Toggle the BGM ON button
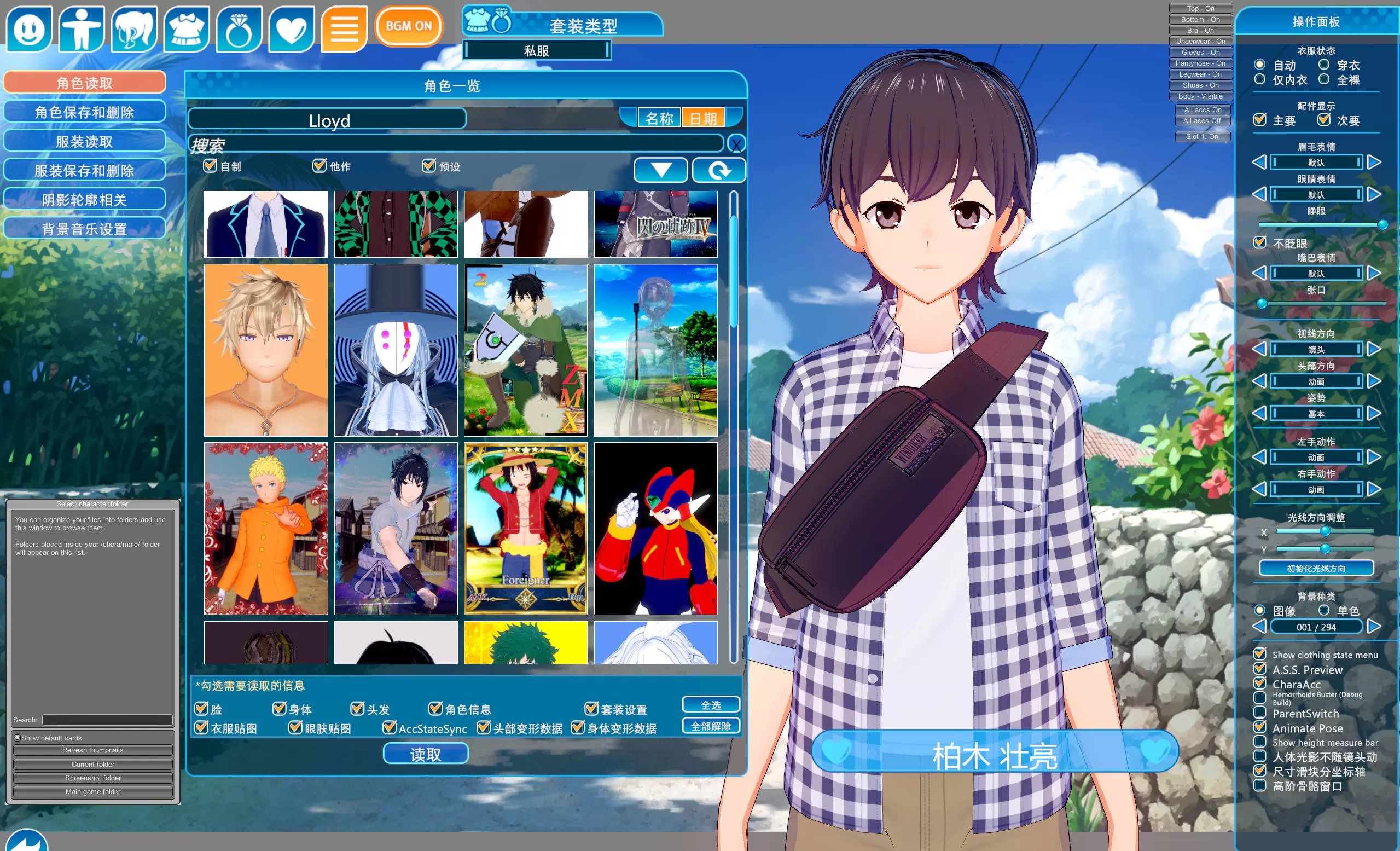1400x851 pixels. click(409, 26)
